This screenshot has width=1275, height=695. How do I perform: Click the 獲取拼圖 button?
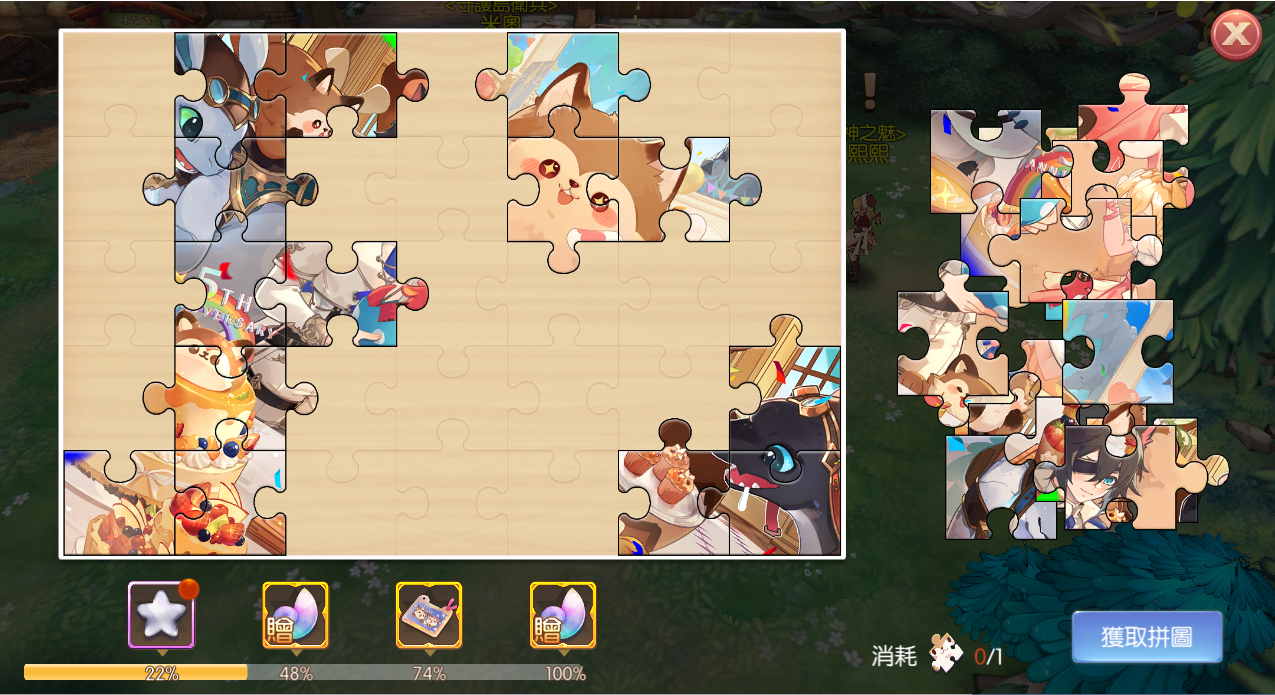[1147, 637]
